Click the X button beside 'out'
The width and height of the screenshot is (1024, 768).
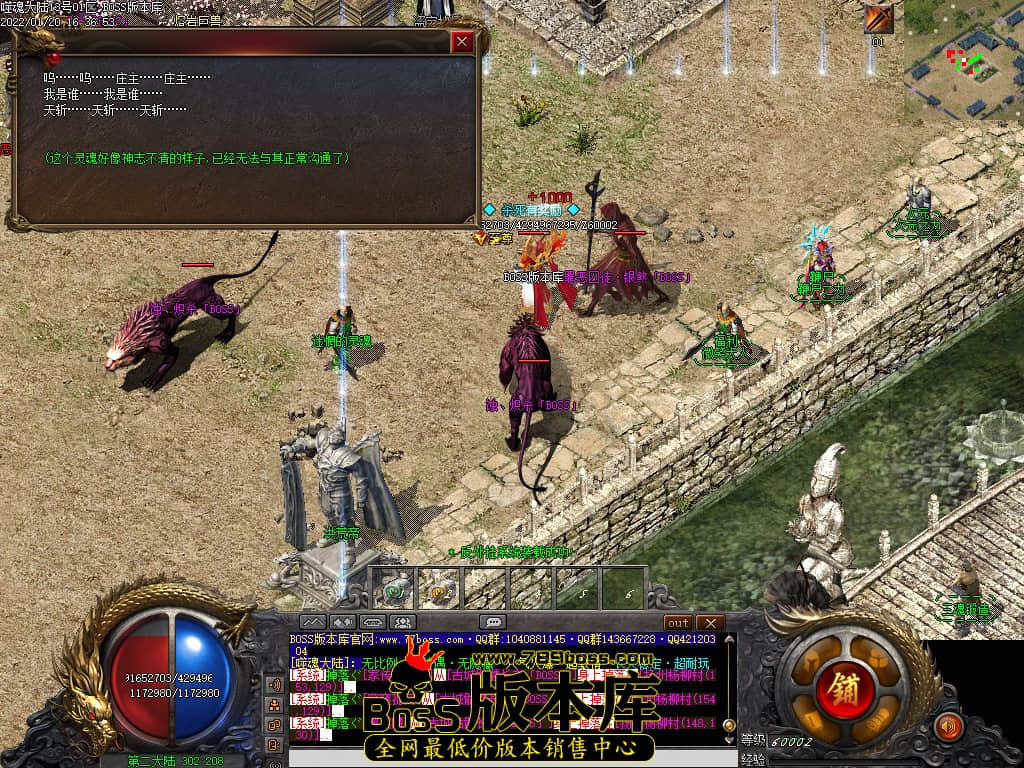709,623
